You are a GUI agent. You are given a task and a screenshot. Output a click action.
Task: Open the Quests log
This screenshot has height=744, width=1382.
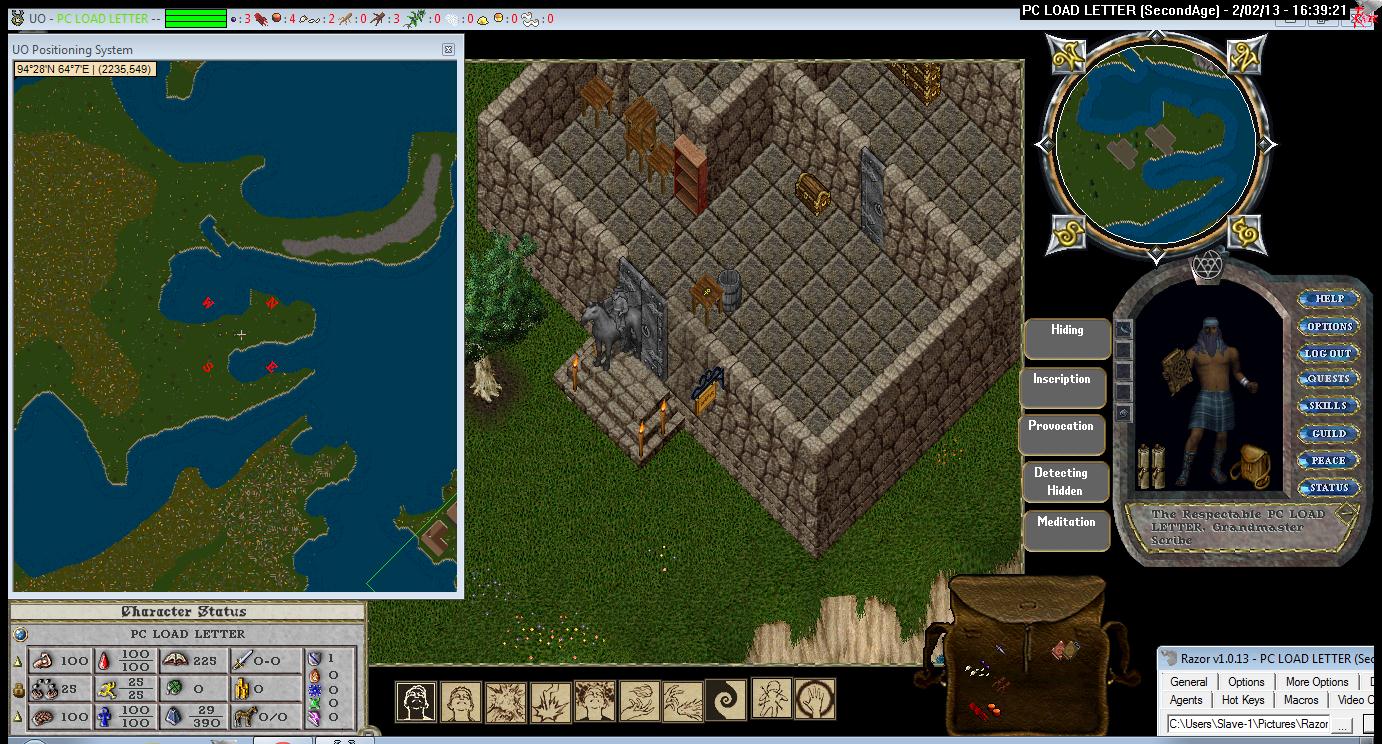click(x=1328, y=379)
